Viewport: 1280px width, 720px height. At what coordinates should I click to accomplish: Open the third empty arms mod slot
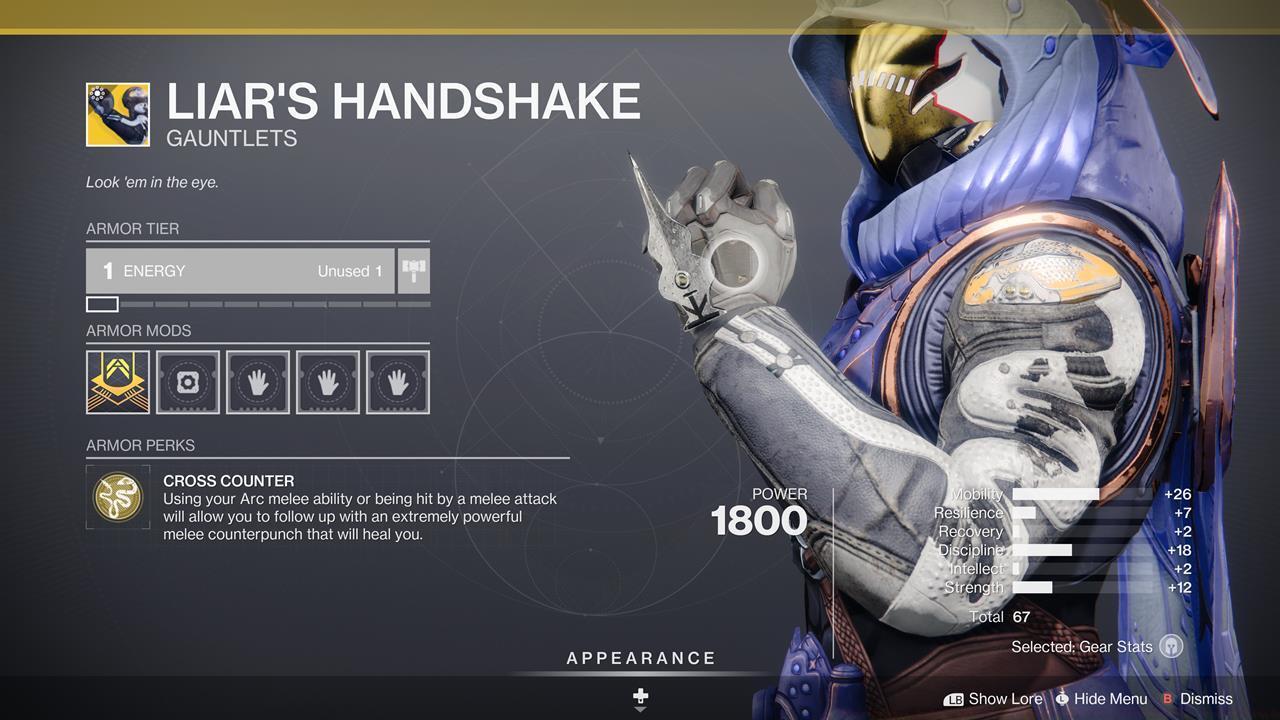(397, 381)
